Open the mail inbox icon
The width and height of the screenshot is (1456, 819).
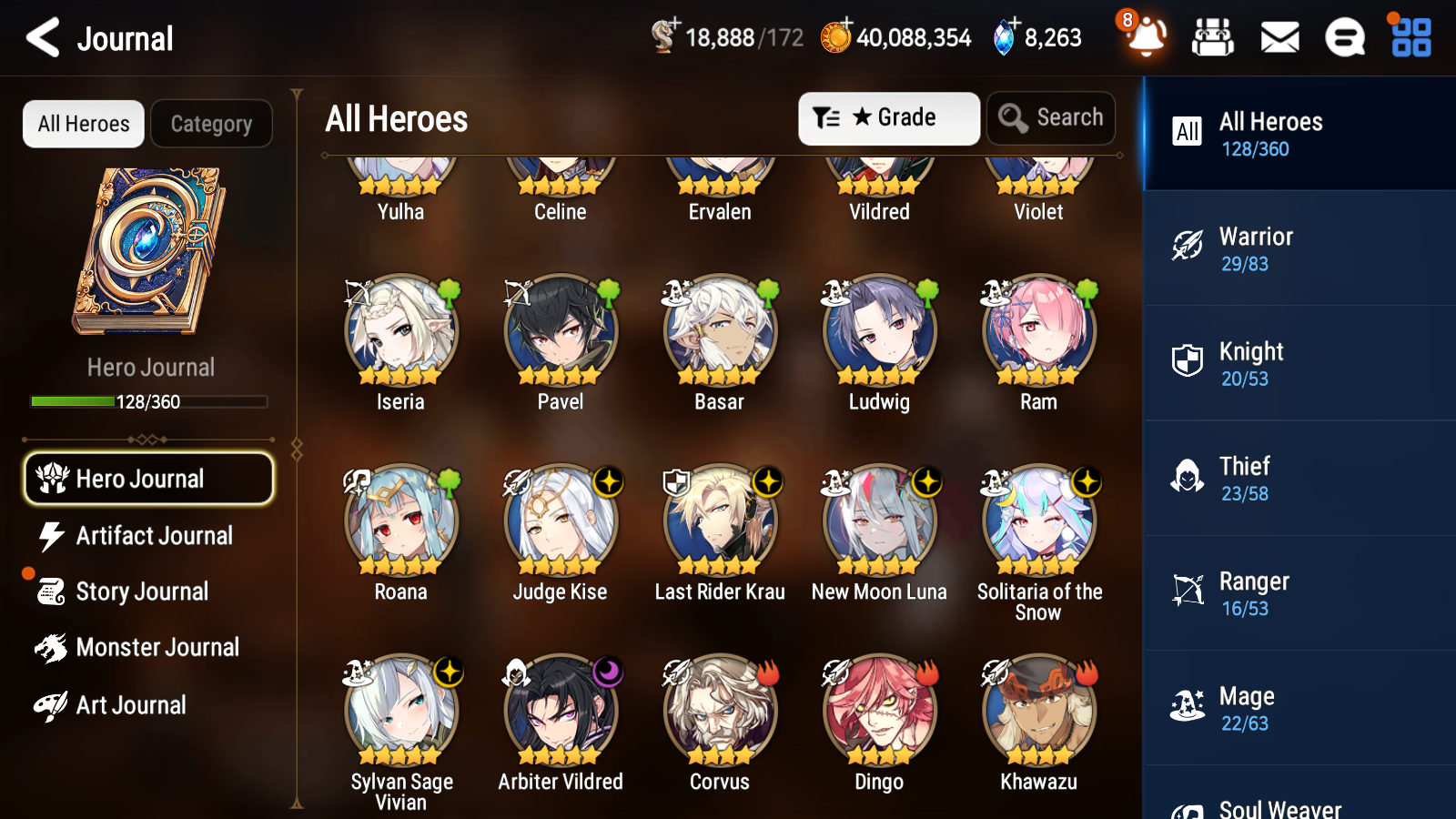pos(1279,37)
